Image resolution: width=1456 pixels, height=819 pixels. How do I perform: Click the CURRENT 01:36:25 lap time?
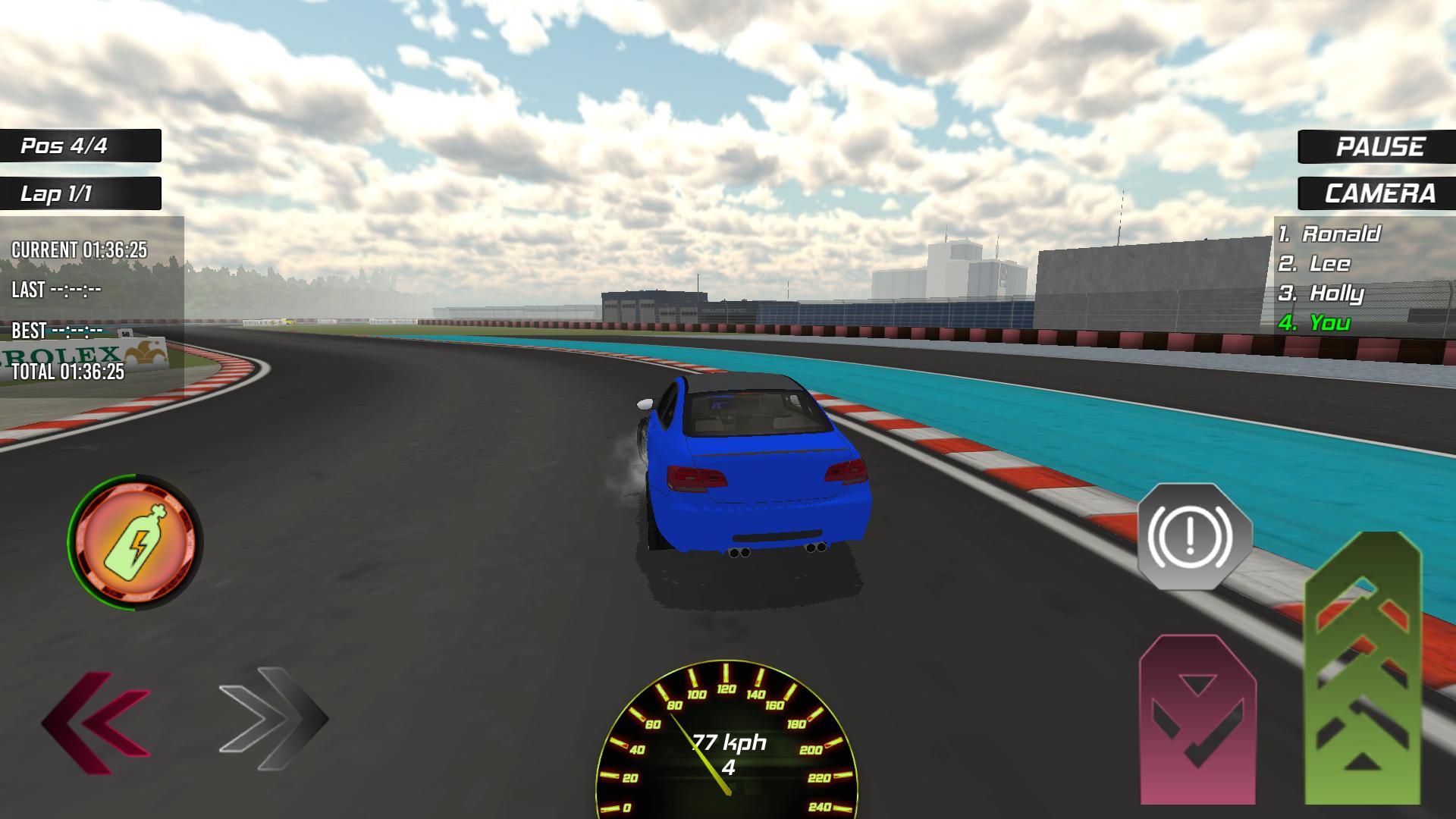point(80,246)
